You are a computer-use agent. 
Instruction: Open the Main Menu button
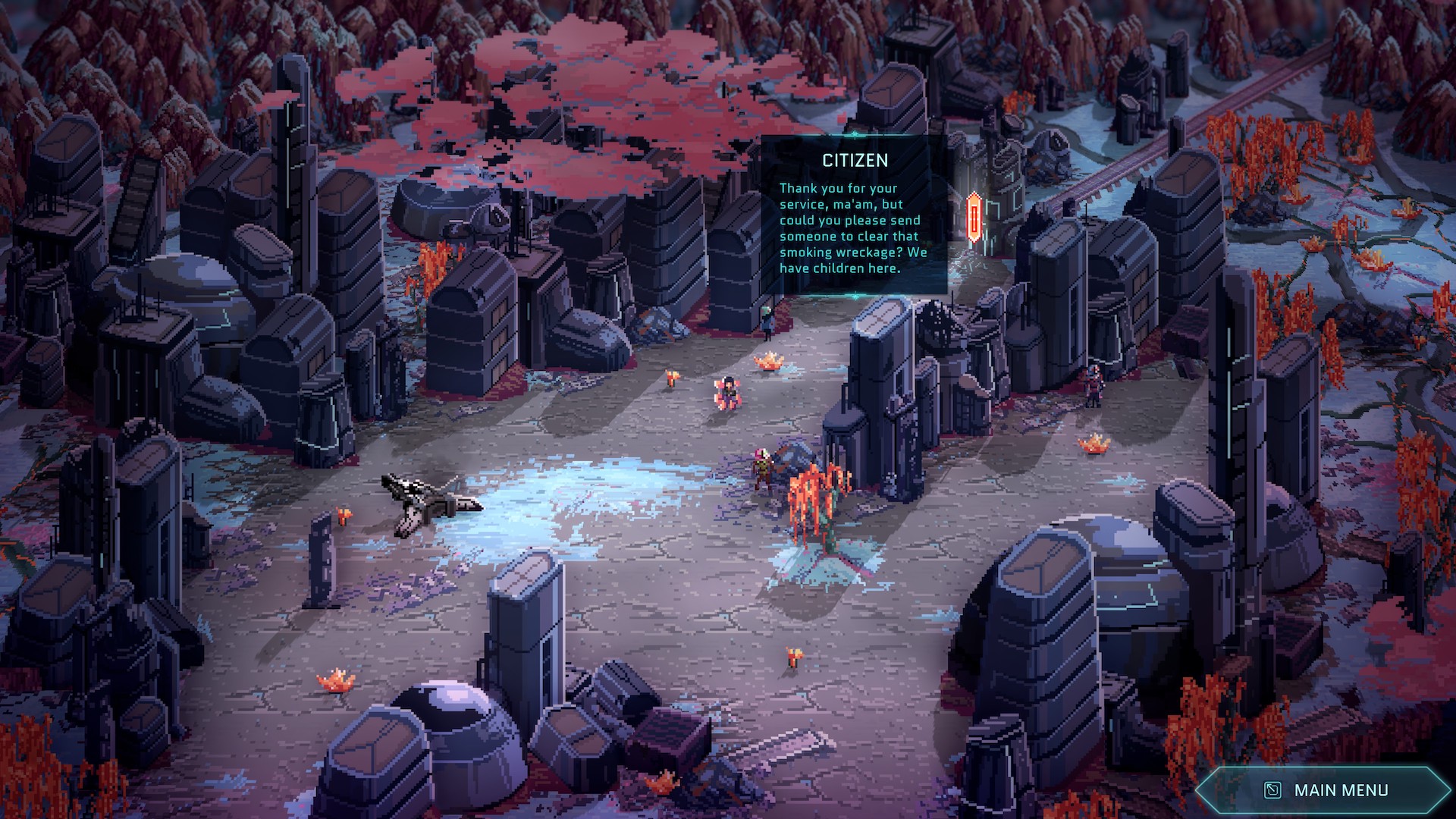tap(1326, 790)
